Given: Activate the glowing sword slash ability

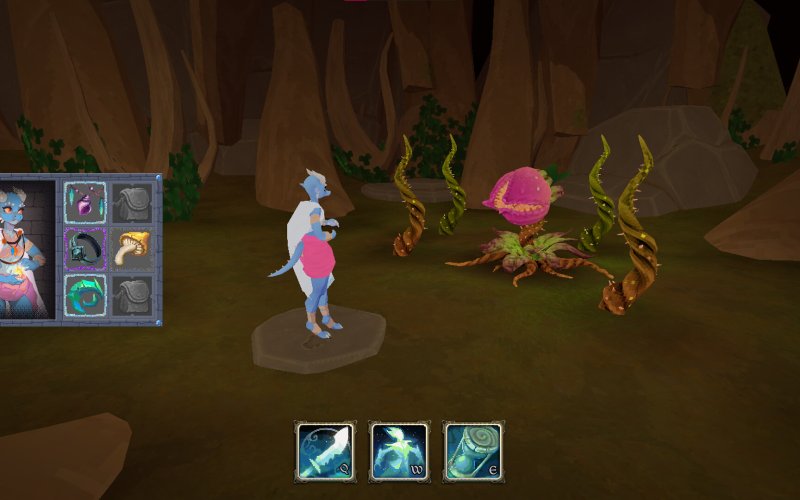Looking at the screenshot, I should pyautogui.click(x=325, y=451).
